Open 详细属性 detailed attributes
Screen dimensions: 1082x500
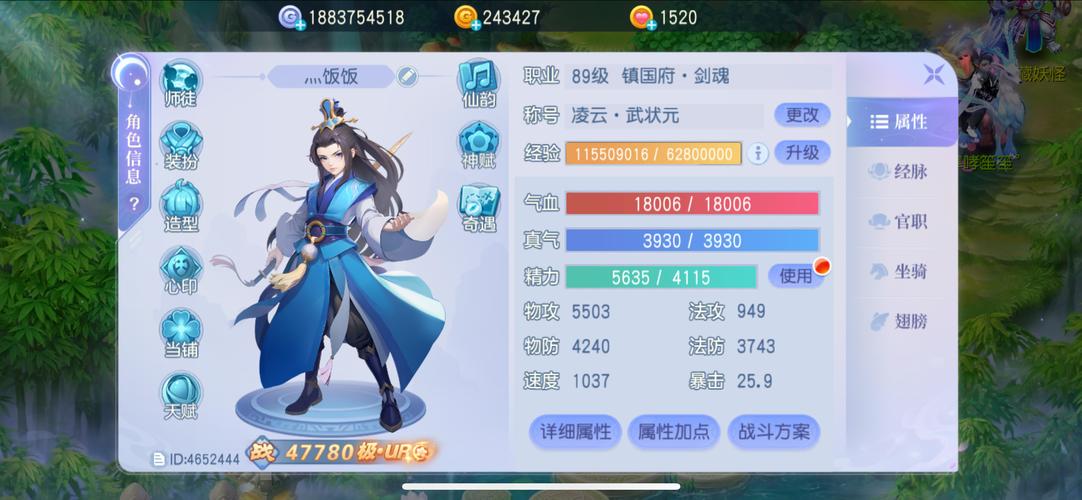click(x=575, y=432)
